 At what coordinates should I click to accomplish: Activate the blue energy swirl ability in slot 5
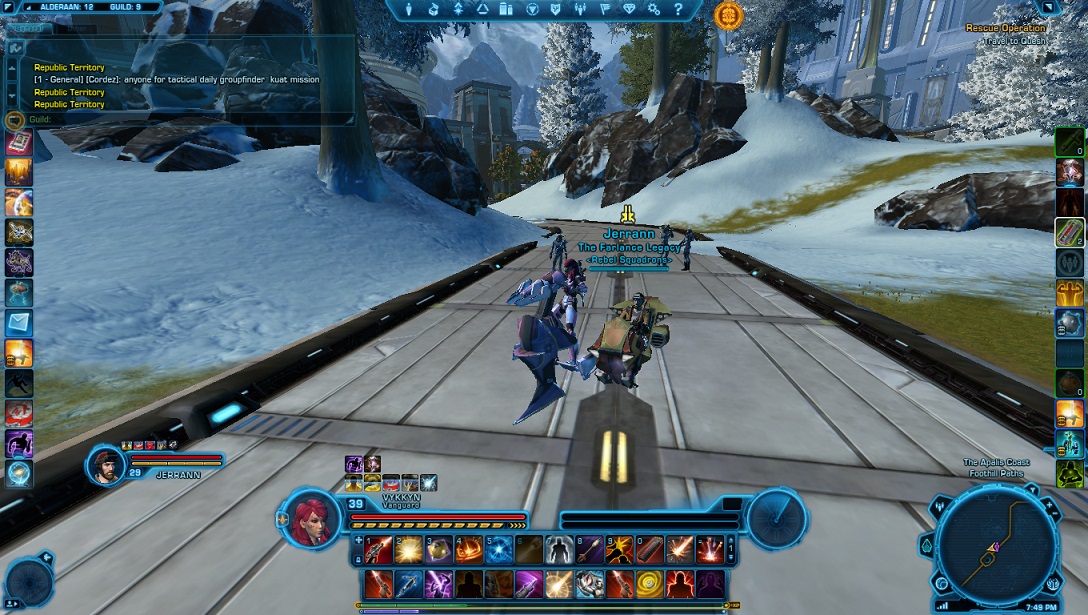pyautogui.click(x=499, y=549)
